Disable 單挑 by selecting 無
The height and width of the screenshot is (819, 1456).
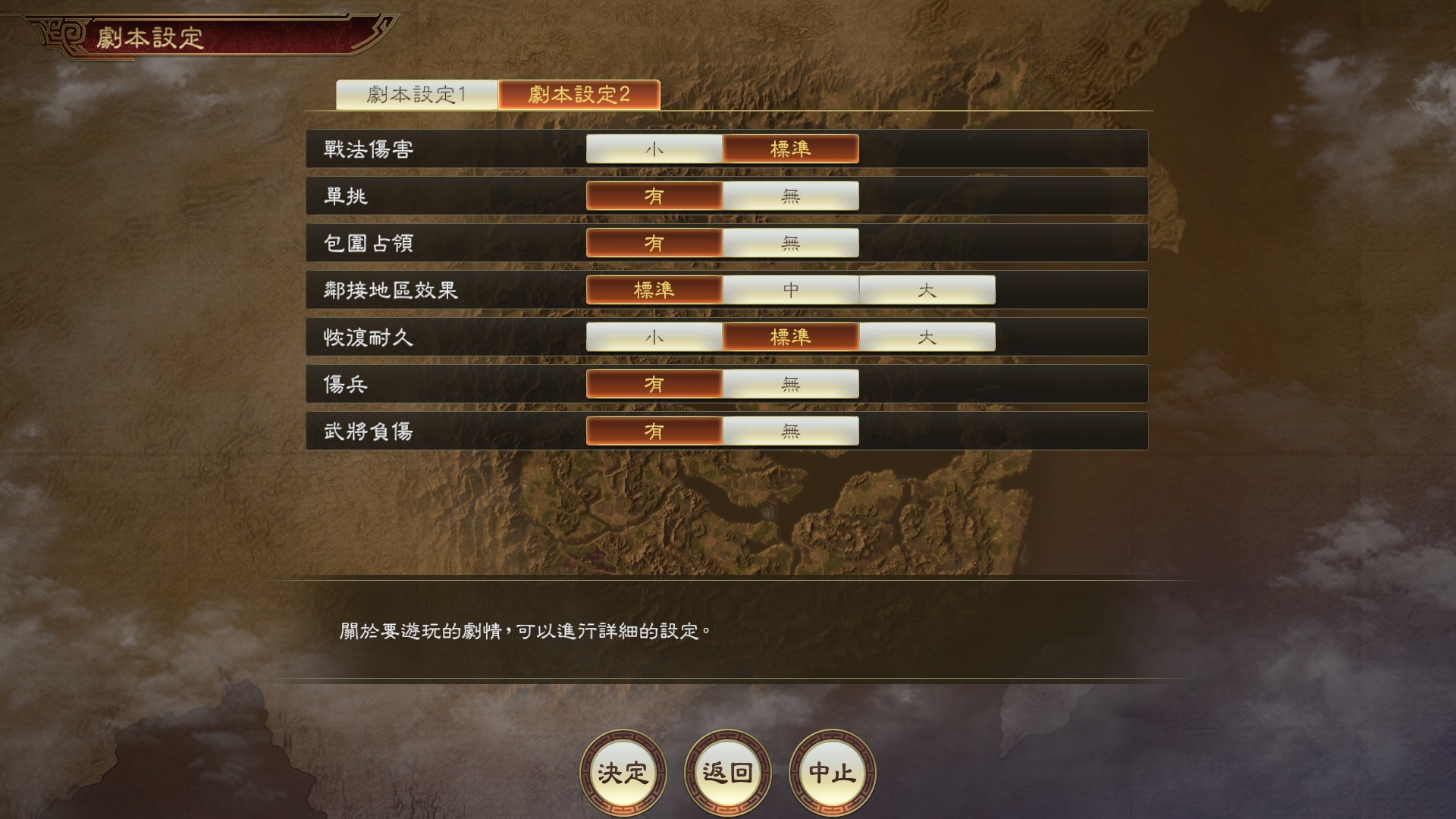tap(790, 196)
